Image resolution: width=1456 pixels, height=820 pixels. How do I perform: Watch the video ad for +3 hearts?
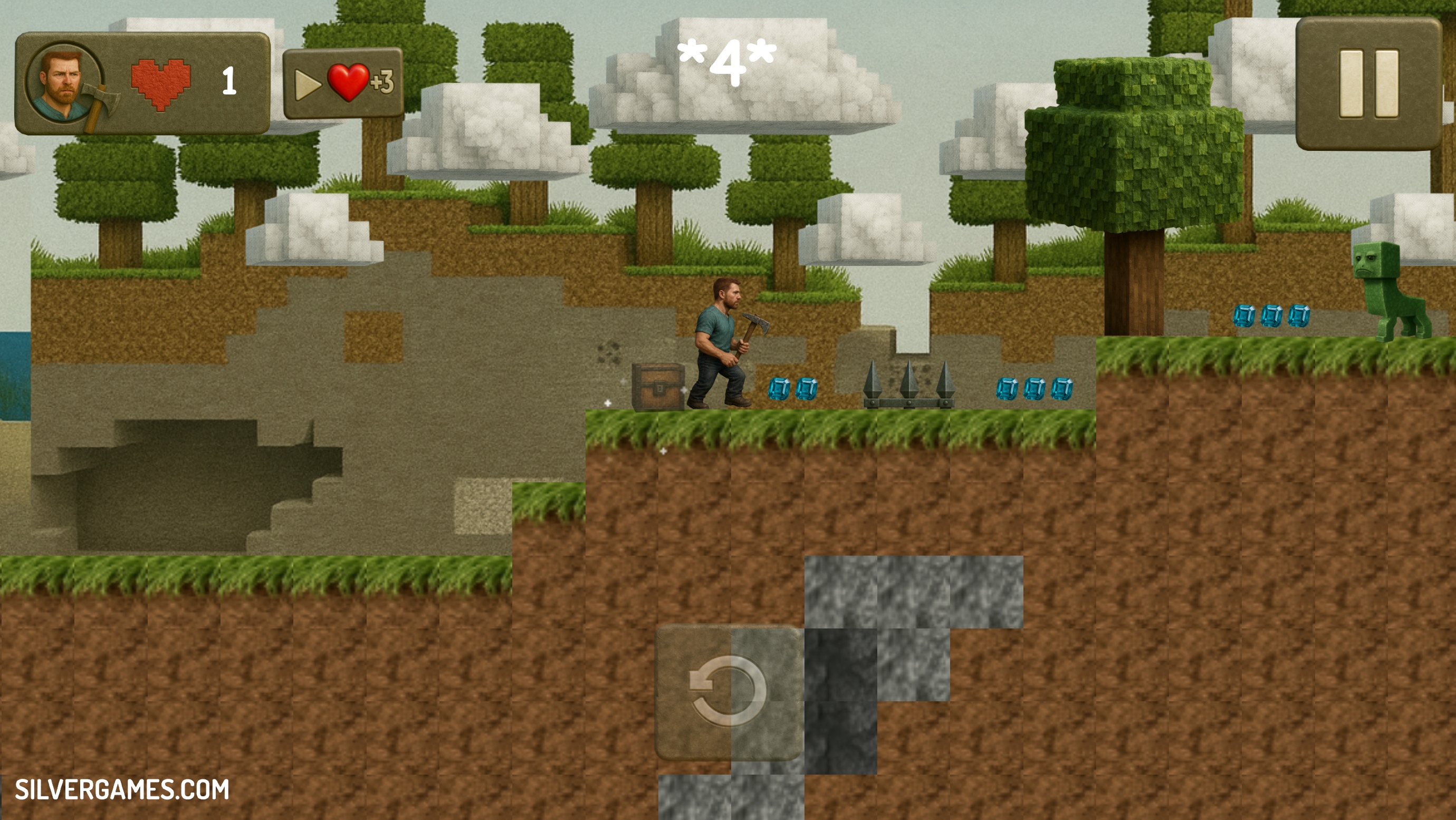pos(343,83)
